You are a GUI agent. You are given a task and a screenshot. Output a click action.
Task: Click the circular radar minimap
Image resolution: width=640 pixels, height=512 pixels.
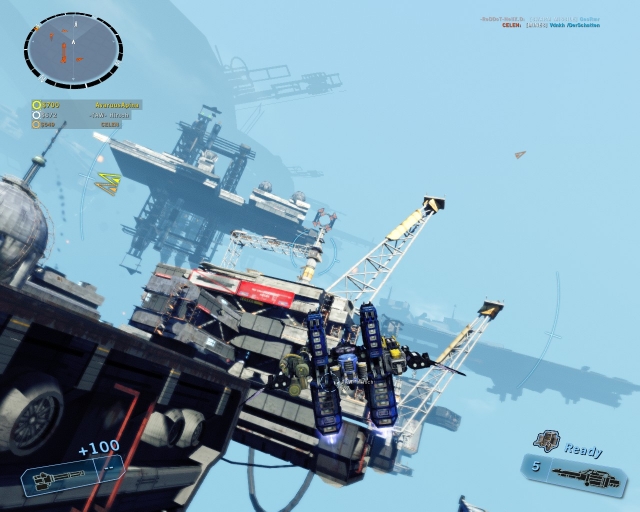coord(73,49)
